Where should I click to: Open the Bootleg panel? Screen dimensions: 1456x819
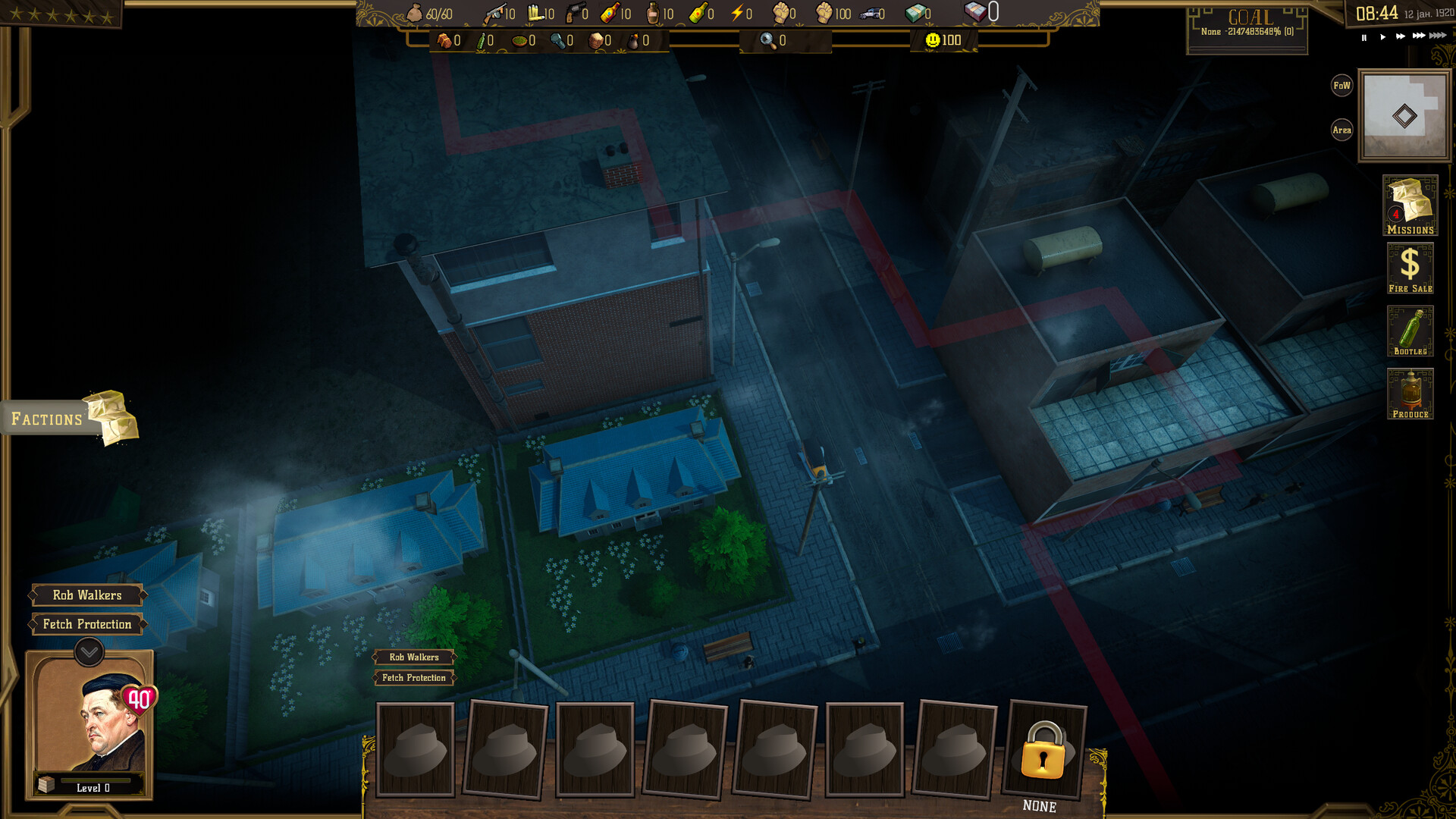point(1411,331)
